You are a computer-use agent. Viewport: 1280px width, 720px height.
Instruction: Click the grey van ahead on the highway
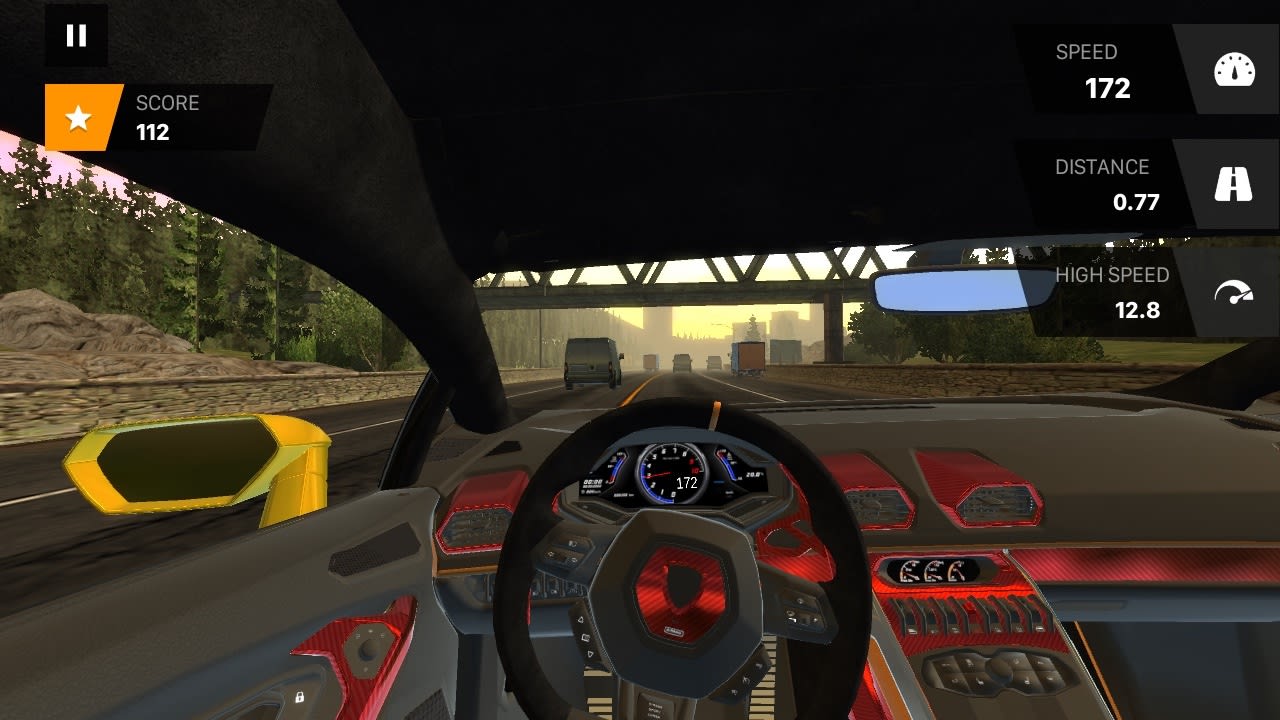coord(590,363)
